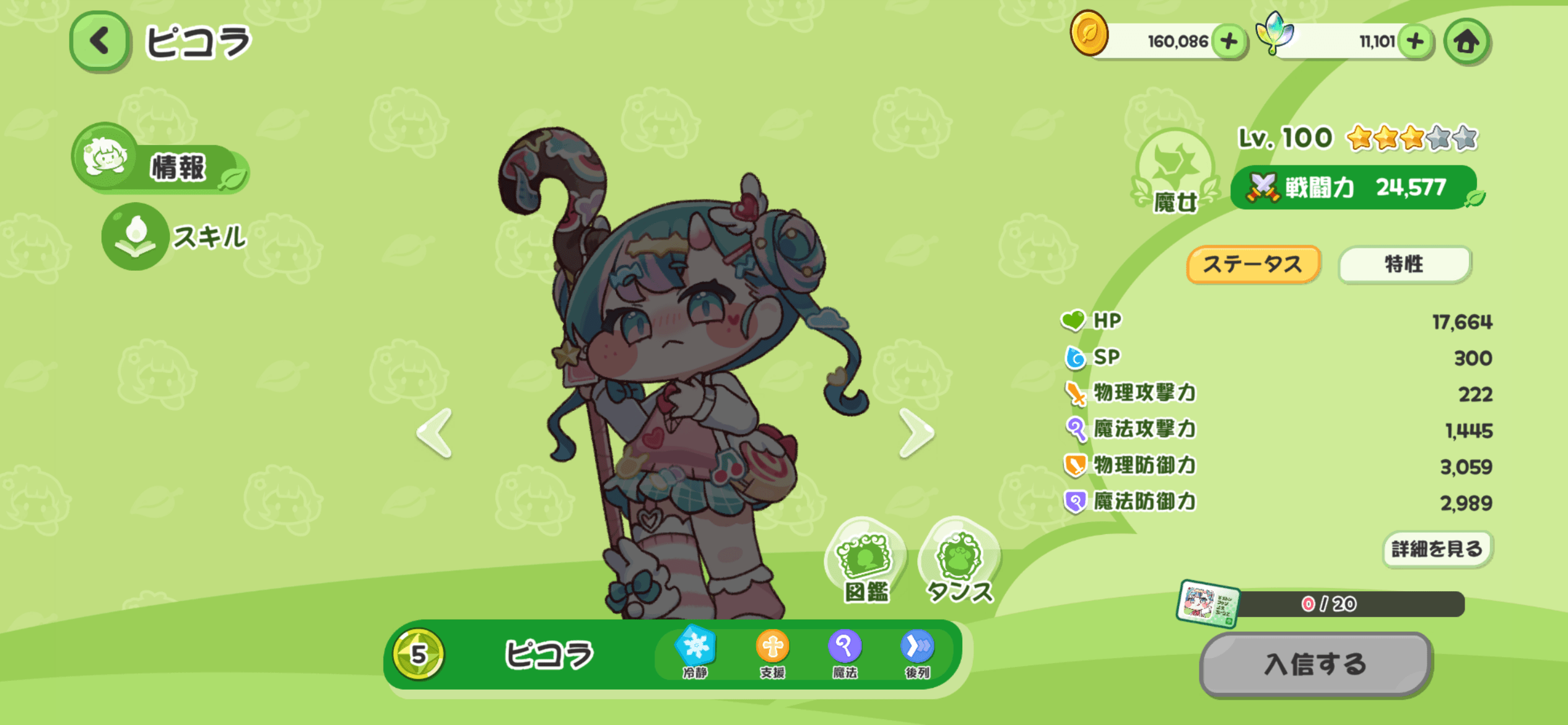Open the 図鑑 encyclopedia
Viewport: 1568px width, 725px height.
[x=866, y=562]
